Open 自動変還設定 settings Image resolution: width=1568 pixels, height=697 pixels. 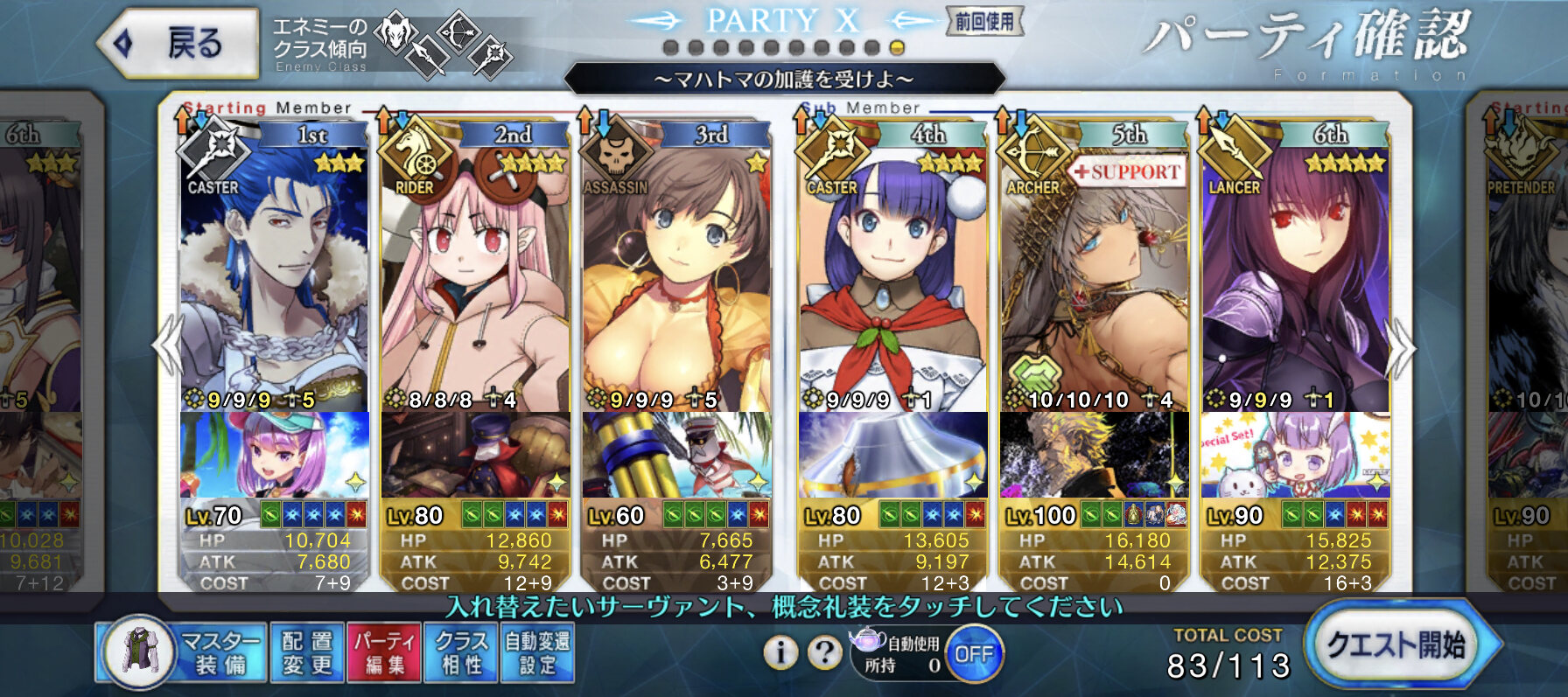click(x=537, y=652)
